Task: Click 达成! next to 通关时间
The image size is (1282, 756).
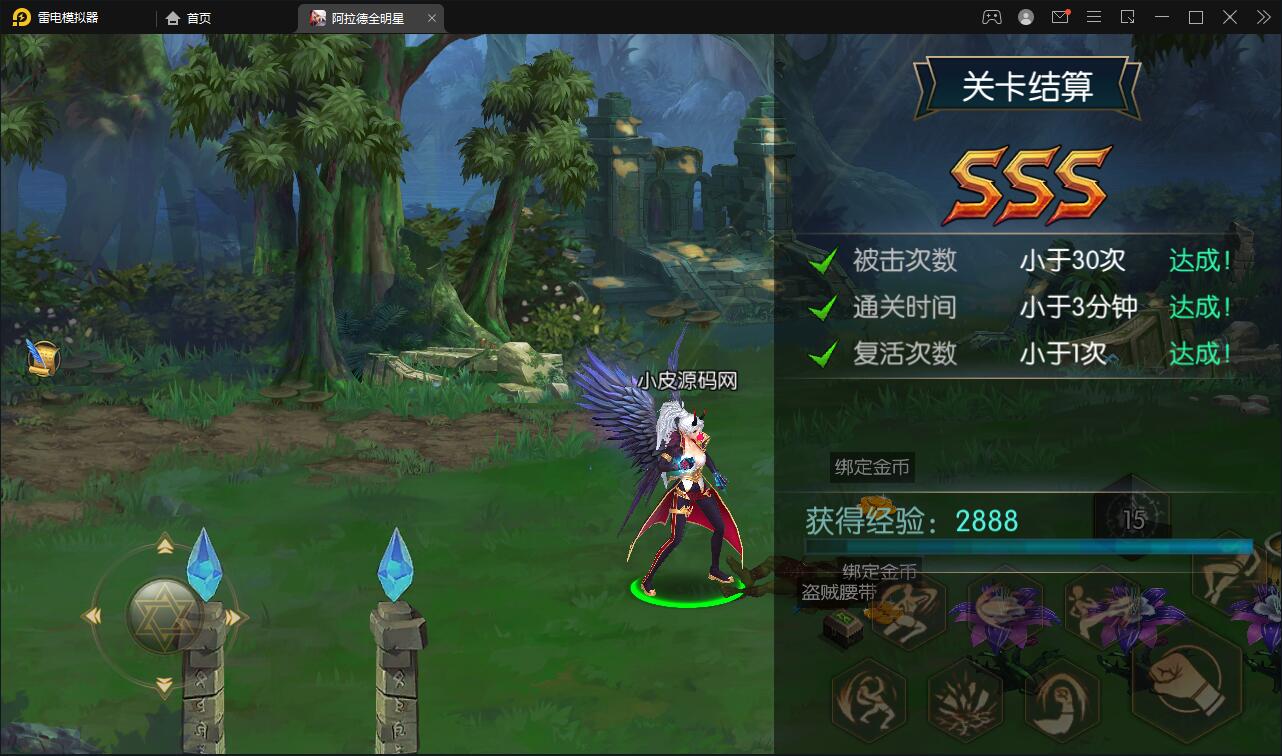Action: click(x=1199, y=306)
